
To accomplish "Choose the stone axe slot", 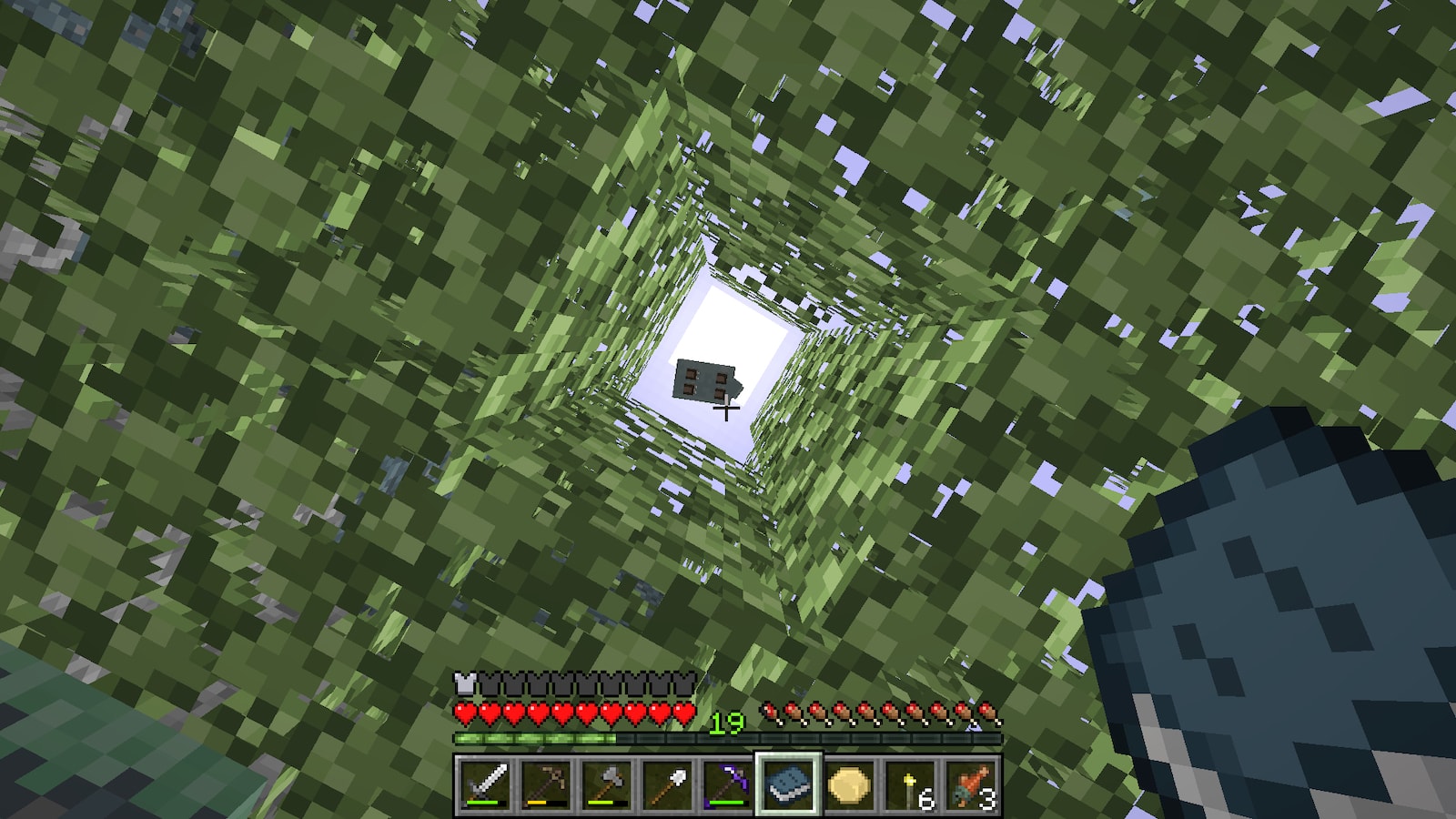I will click(607, 784).
